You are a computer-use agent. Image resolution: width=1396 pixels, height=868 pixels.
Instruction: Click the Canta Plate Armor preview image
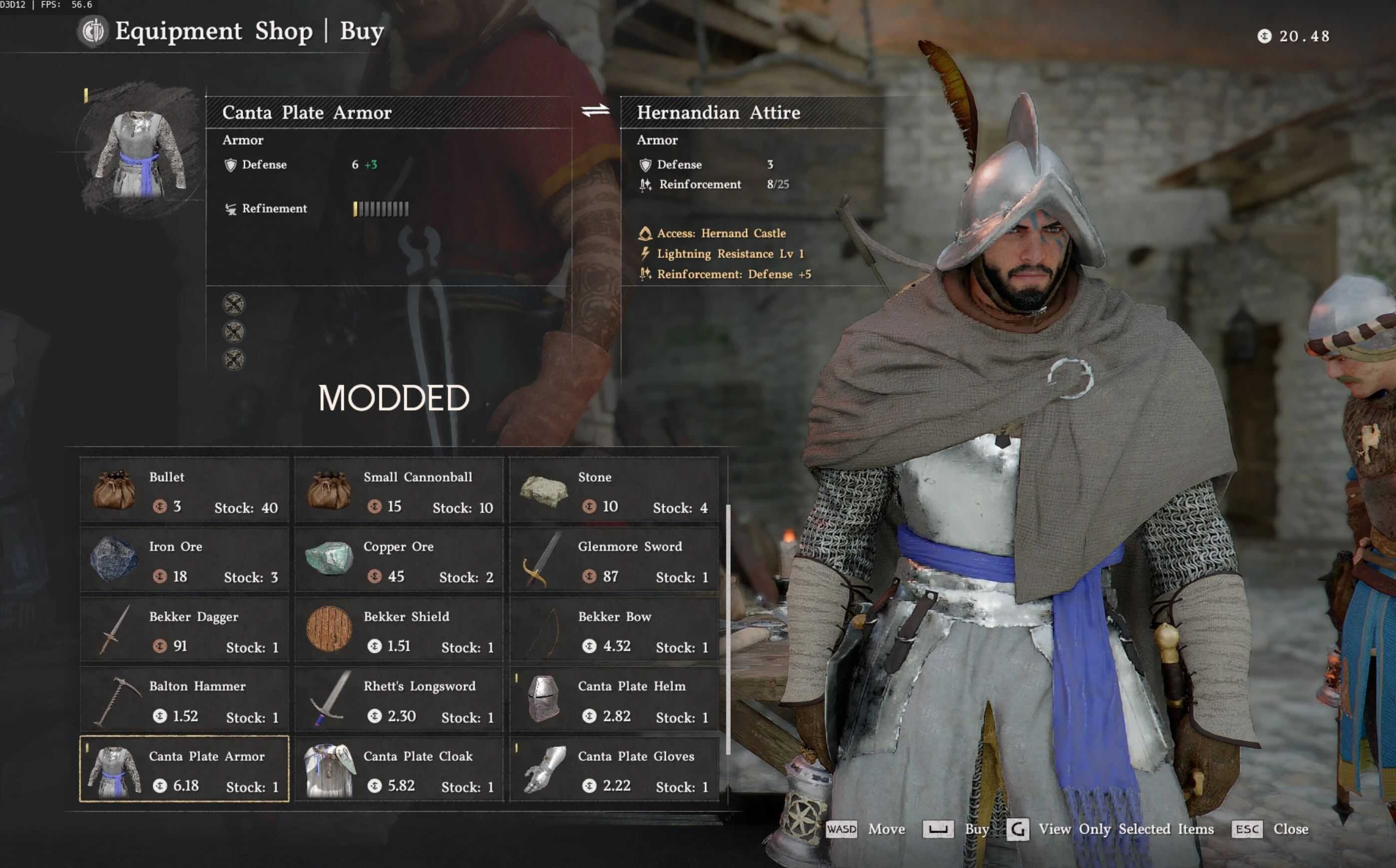140,155
